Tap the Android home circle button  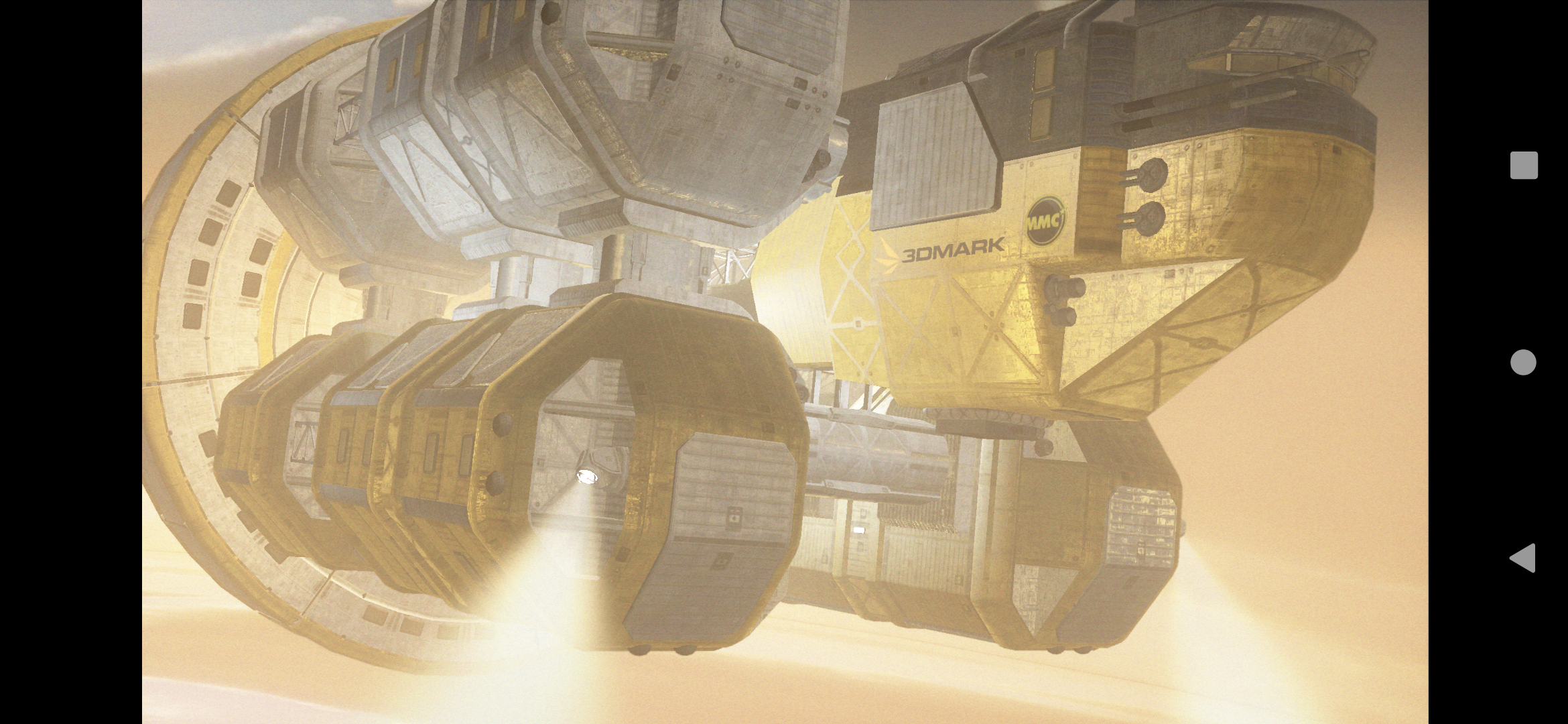1523,362
